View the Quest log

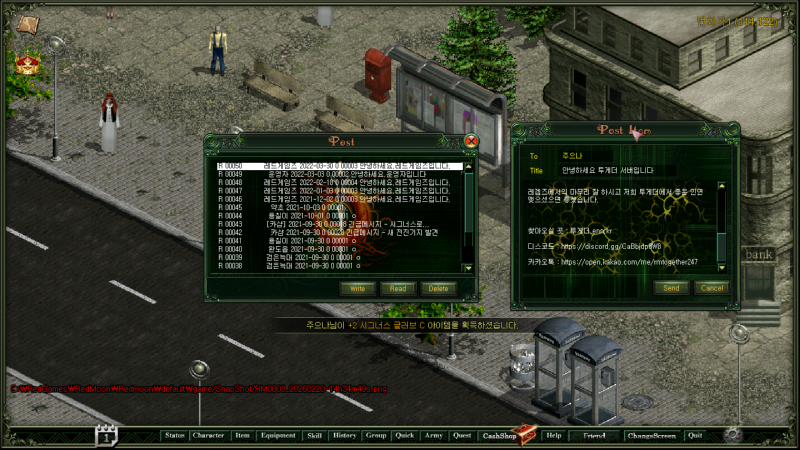[x=462, y=436]
